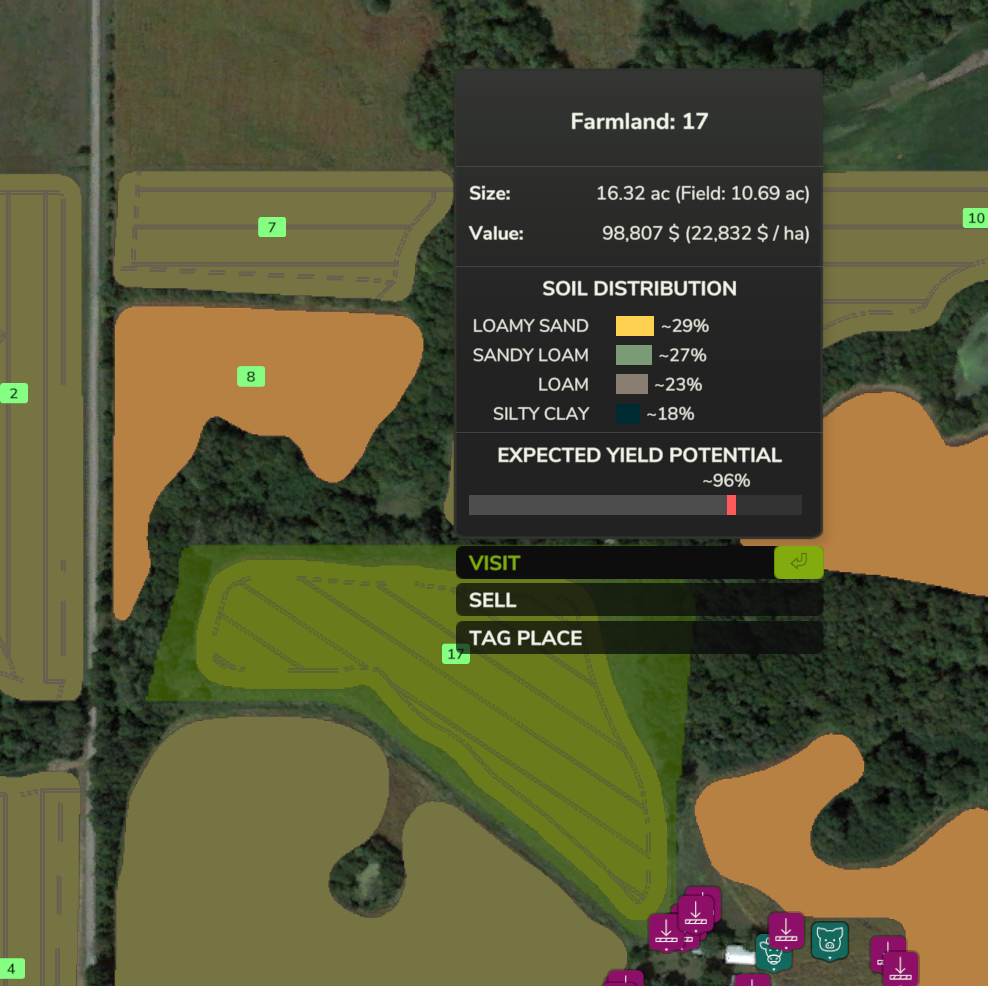Select the field 10 marker
The width and height of the screenshot is (988, 986).
(976, 218)
